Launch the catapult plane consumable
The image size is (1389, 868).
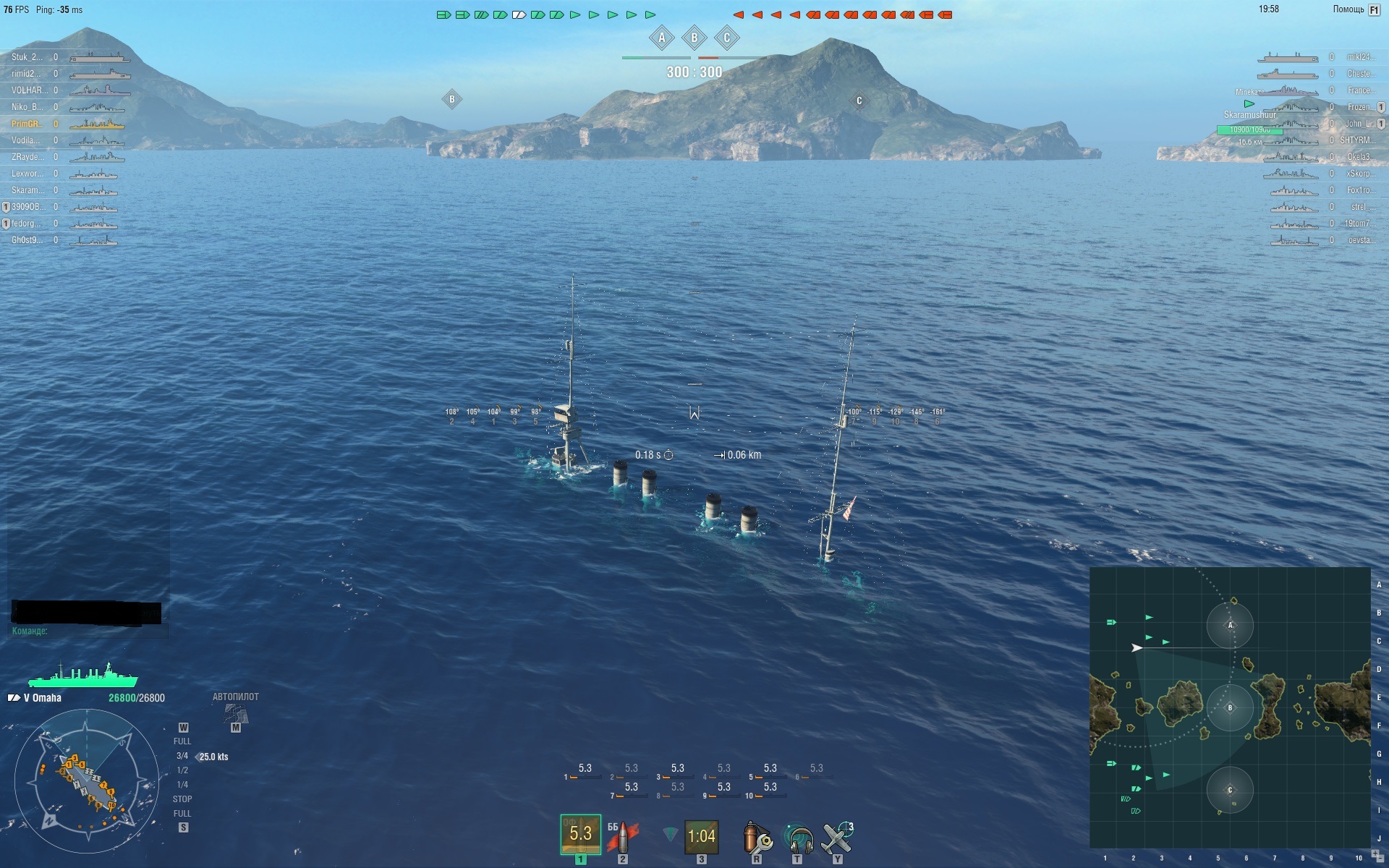(x=838, y=838)
